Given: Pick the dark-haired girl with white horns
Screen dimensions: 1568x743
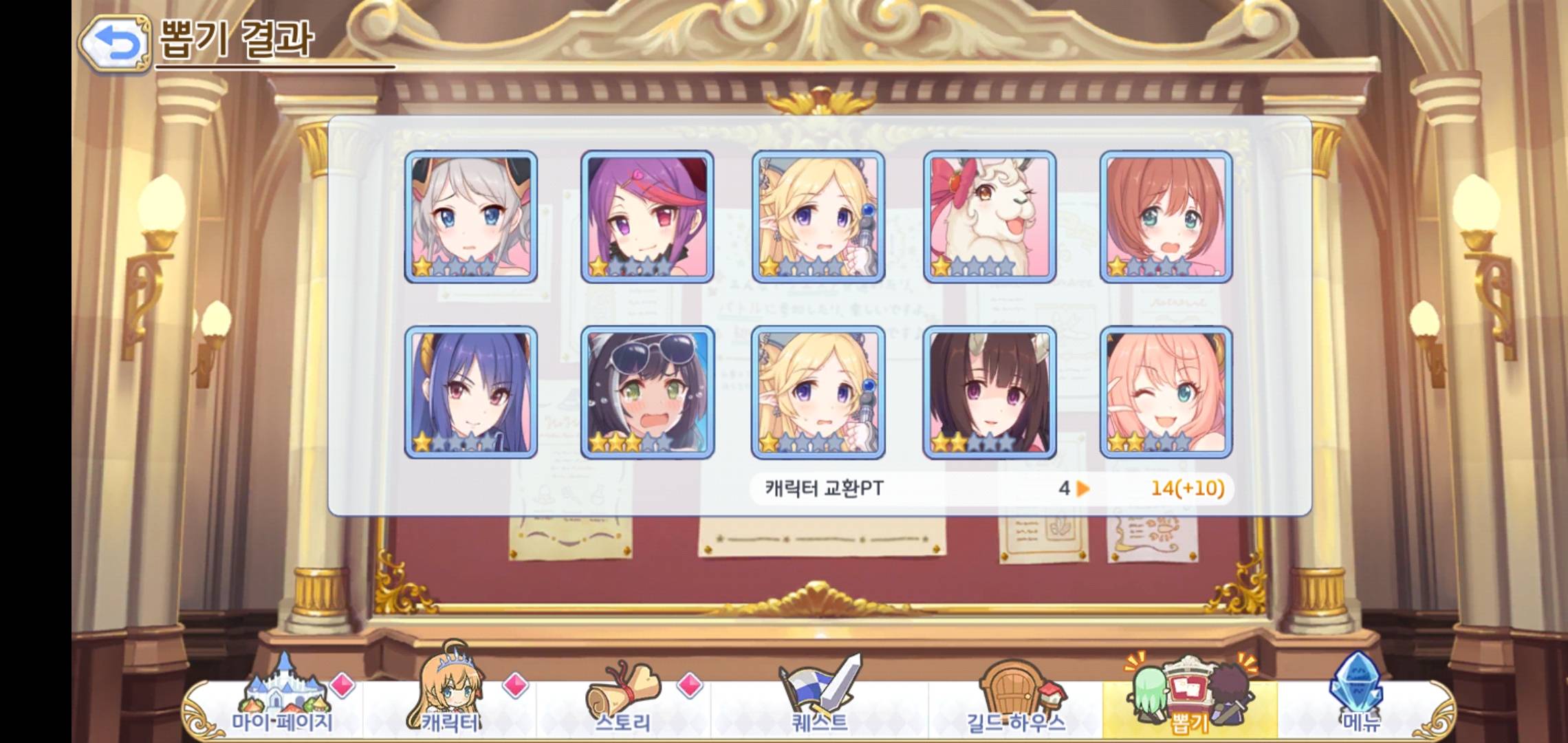Looking at the screenshot, I should (990, 392).
